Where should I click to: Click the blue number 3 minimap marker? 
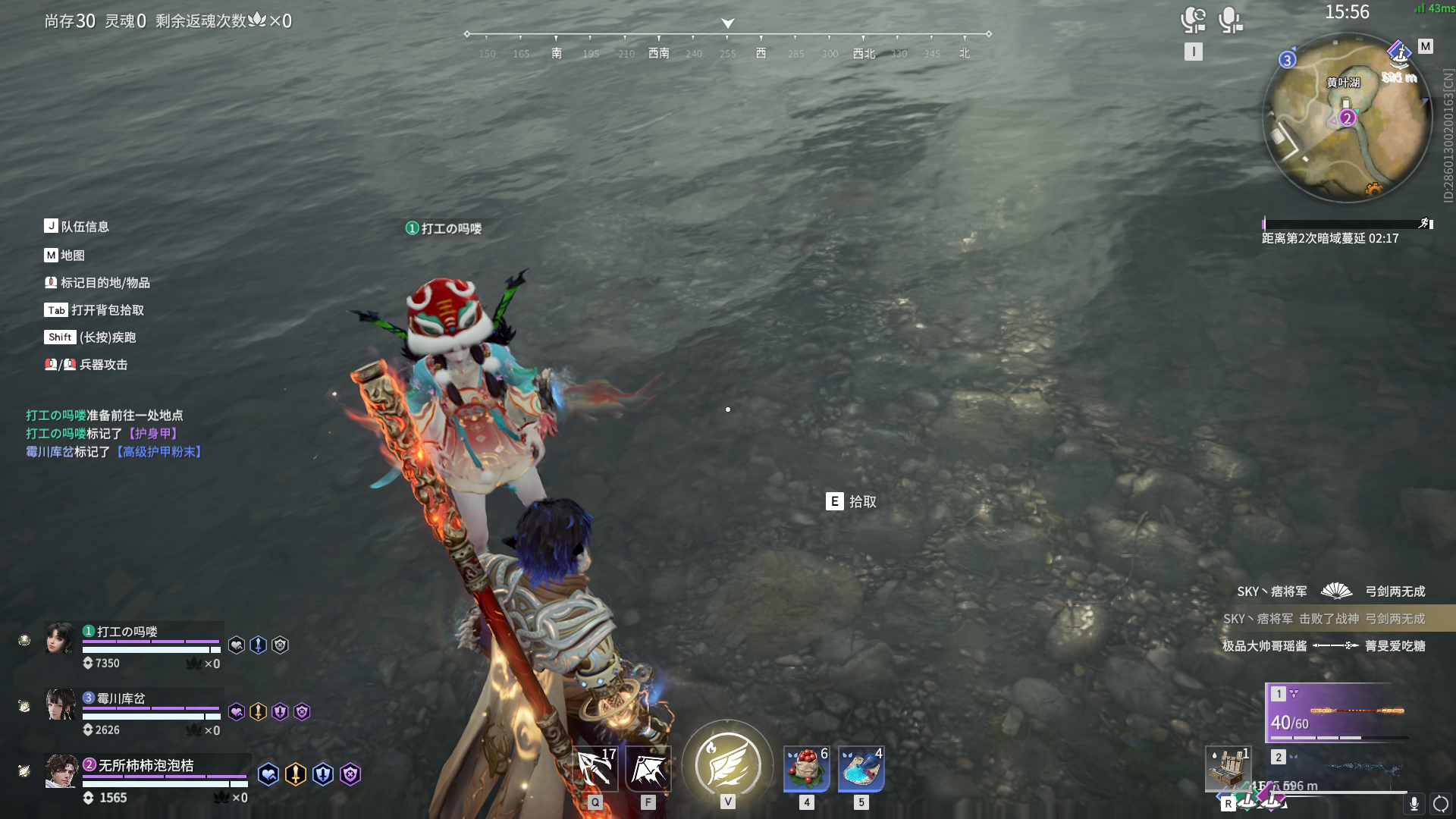(1287, 60)
